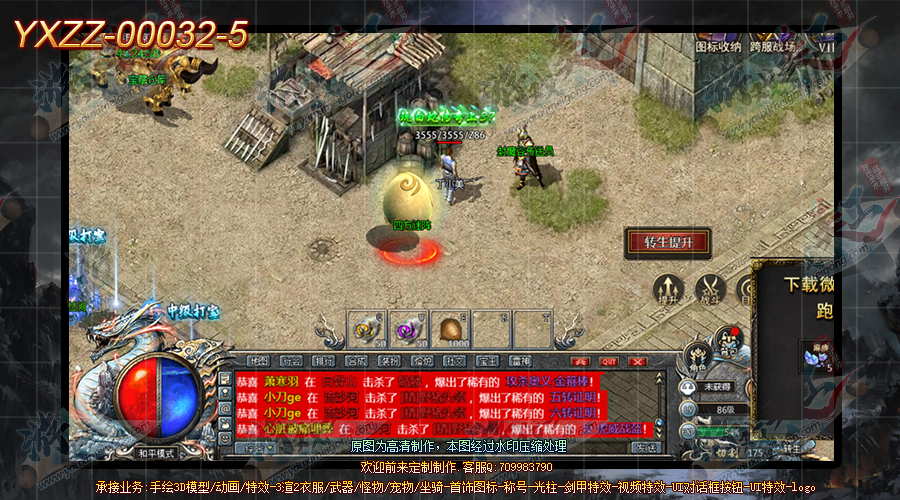The height and width of the screenshot is (500, 900).
Task: Open the 地图 map menu
Action: (259, 361)
